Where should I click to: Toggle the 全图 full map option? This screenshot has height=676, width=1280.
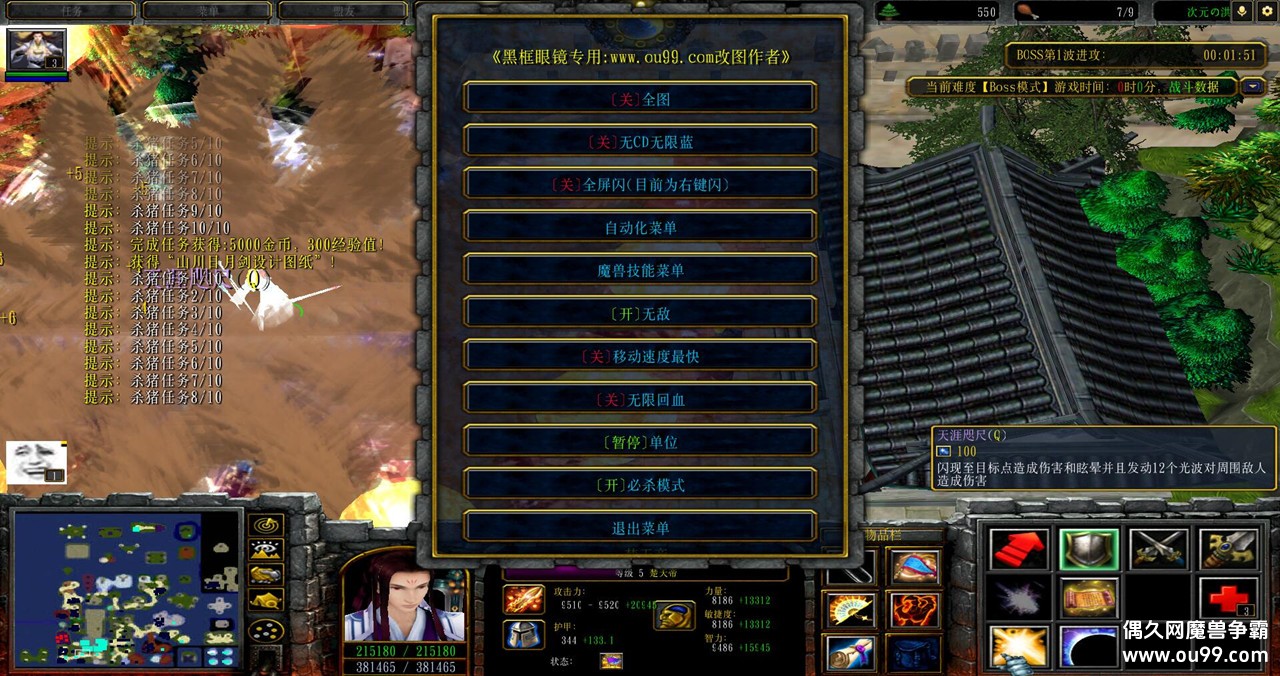click(x=640, y=99)
